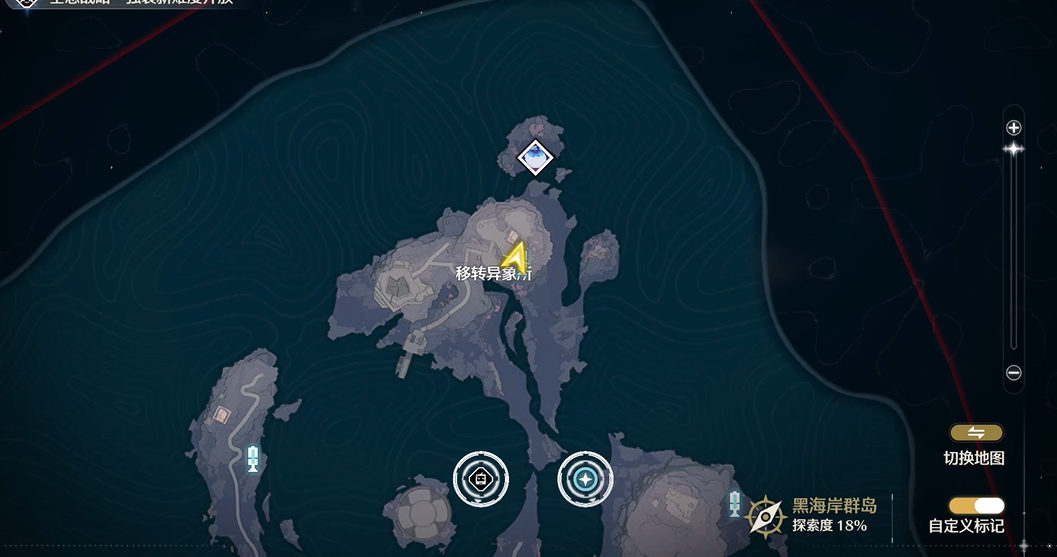Viewport: 1057px width, 557px height.
Task: Open the 黑海岸群岛 exploration progress compass
Action: [766, 516]
